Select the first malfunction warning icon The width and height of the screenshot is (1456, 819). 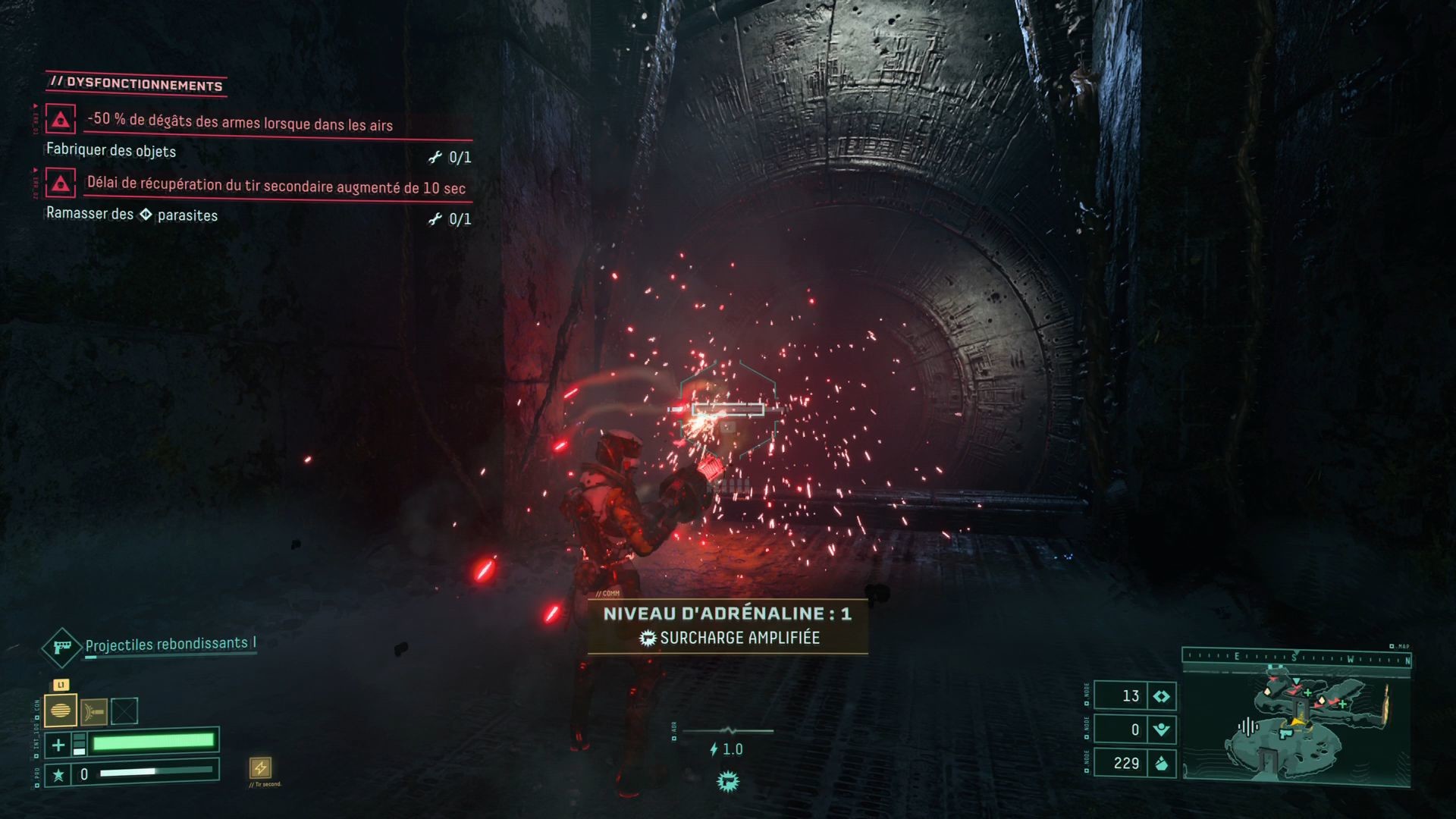[61, 120]
